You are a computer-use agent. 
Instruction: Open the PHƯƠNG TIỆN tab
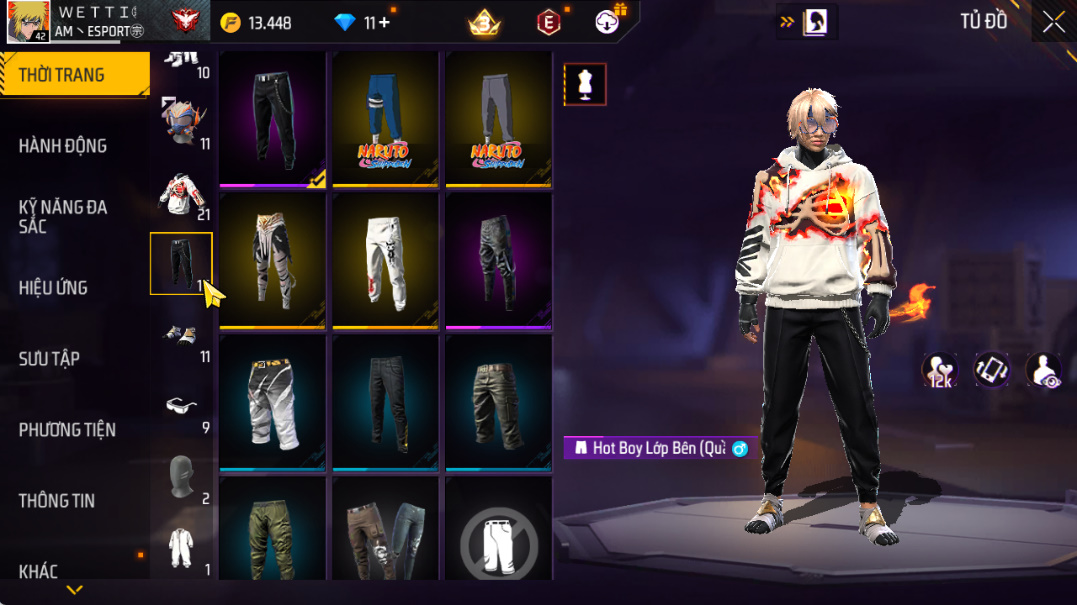point(67,430)
